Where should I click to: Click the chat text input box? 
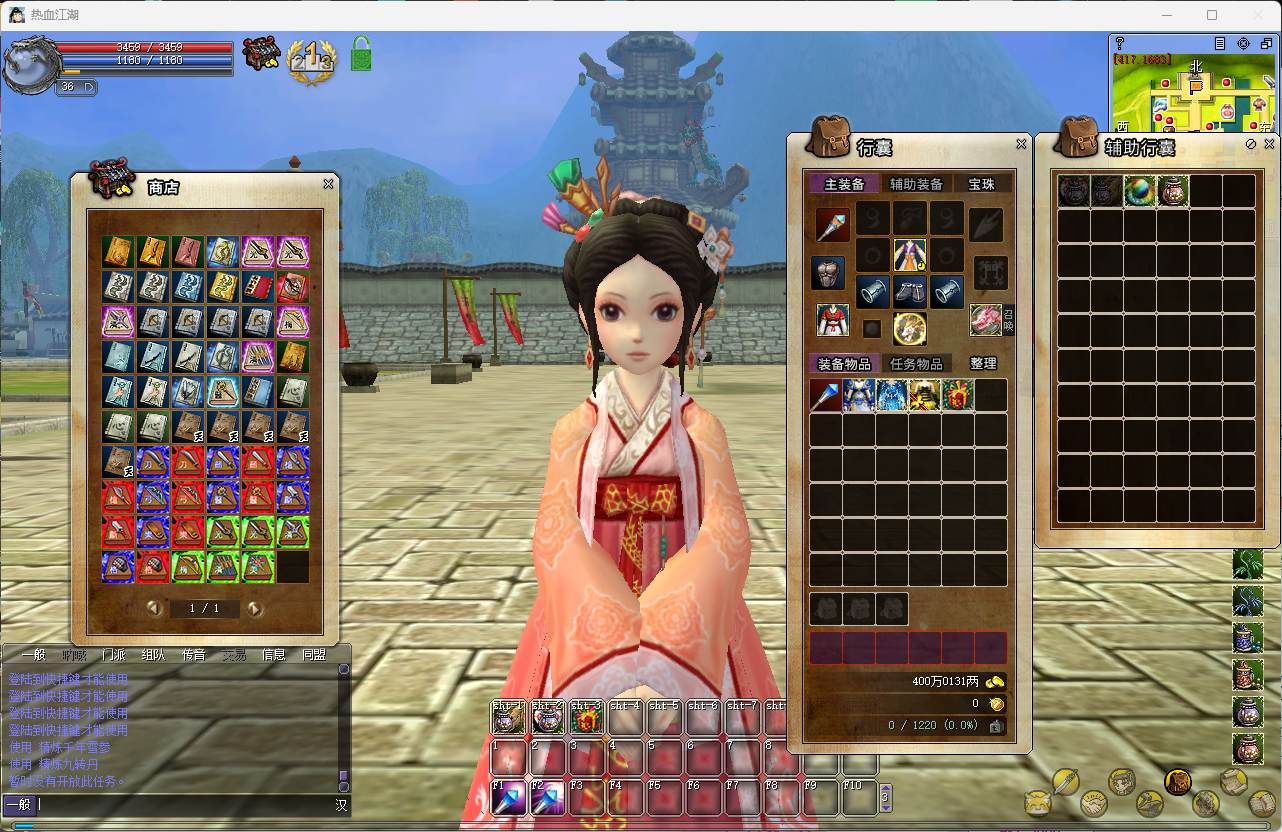click(180, 805)
